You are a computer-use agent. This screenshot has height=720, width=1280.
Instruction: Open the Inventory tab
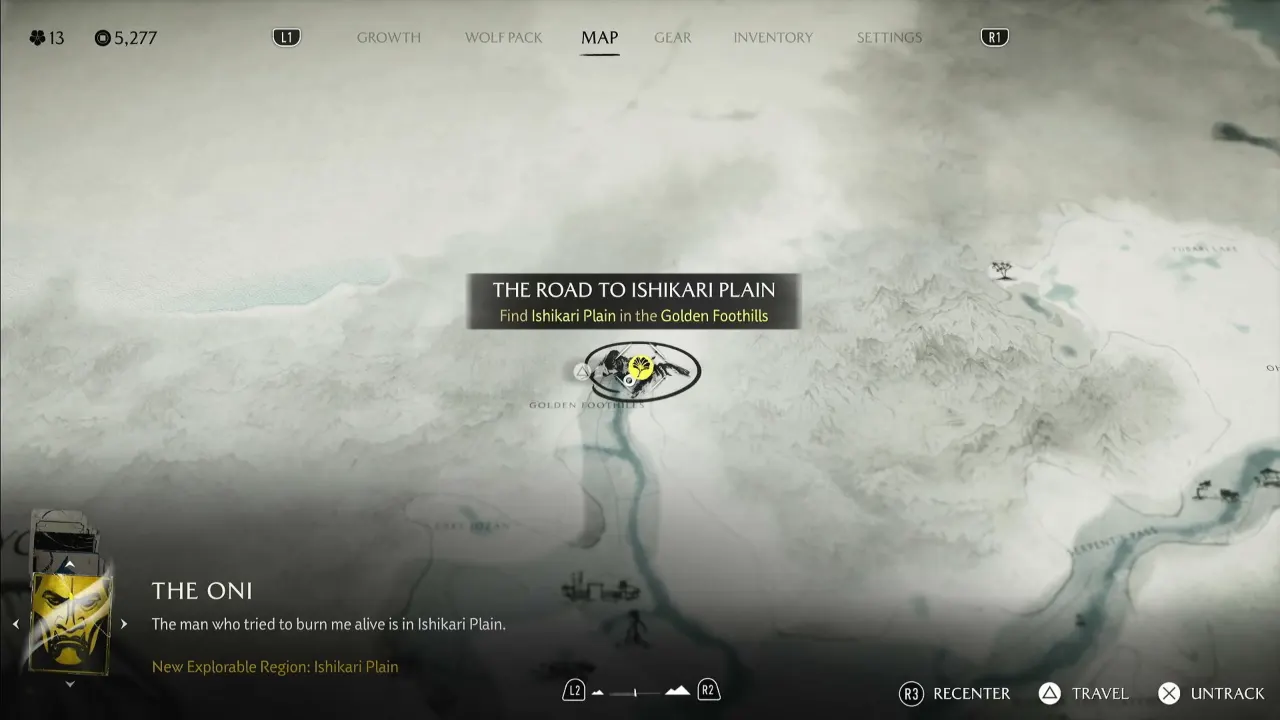pos(773,38)
